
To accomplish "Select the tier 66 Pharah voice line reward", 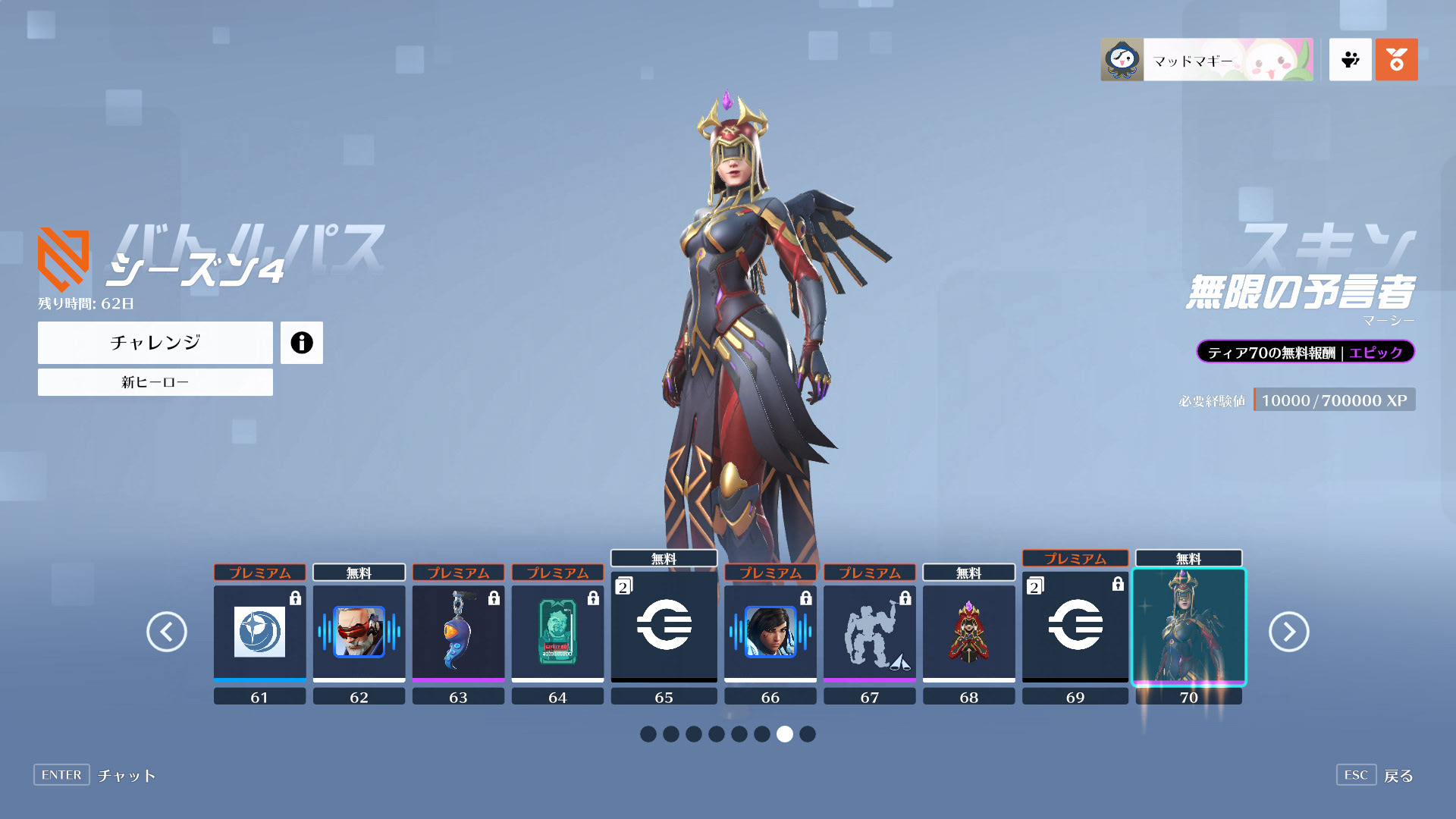I will coord(770,632).
